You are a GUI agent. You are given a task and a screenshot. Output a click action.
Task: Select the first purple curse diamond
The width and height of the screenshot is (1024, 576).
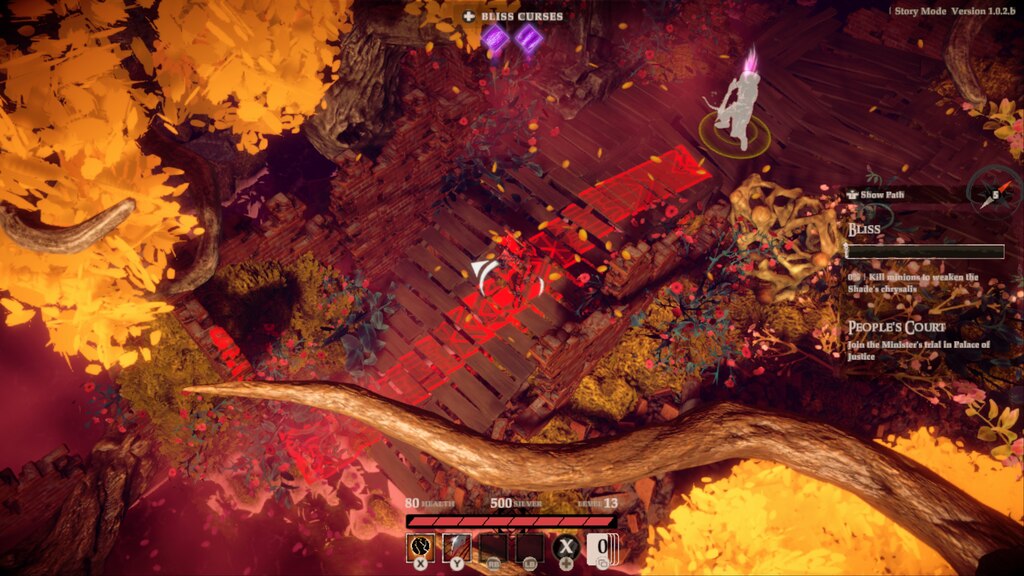click(495, 39)
